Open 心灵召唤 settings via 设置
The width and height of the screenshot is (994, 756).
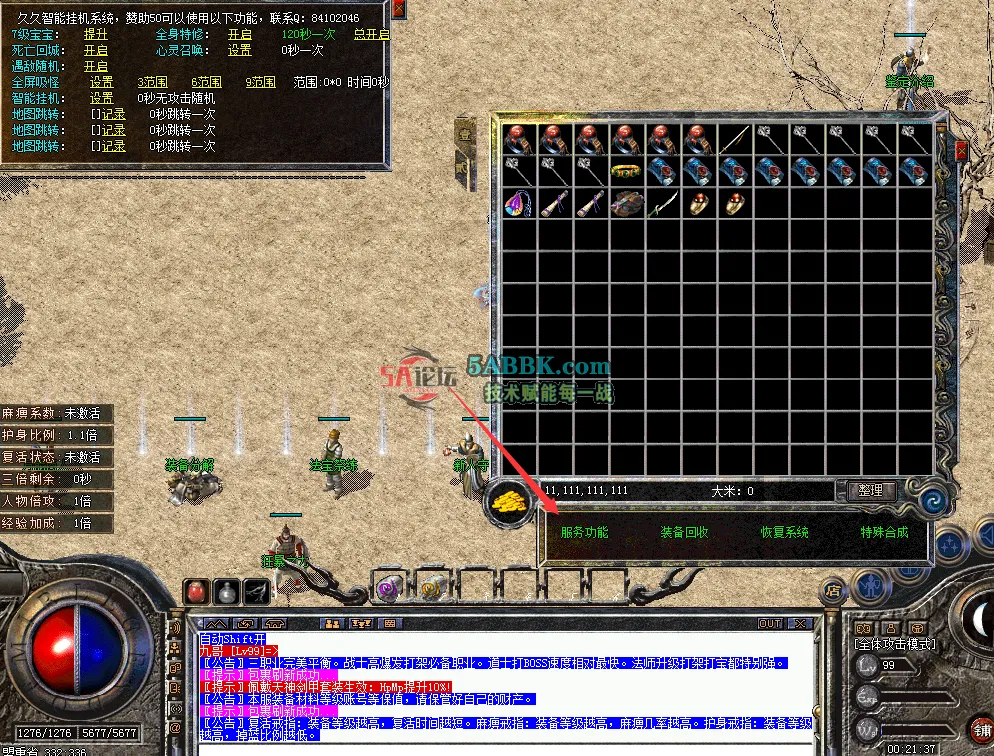click(x=240, y=50)
